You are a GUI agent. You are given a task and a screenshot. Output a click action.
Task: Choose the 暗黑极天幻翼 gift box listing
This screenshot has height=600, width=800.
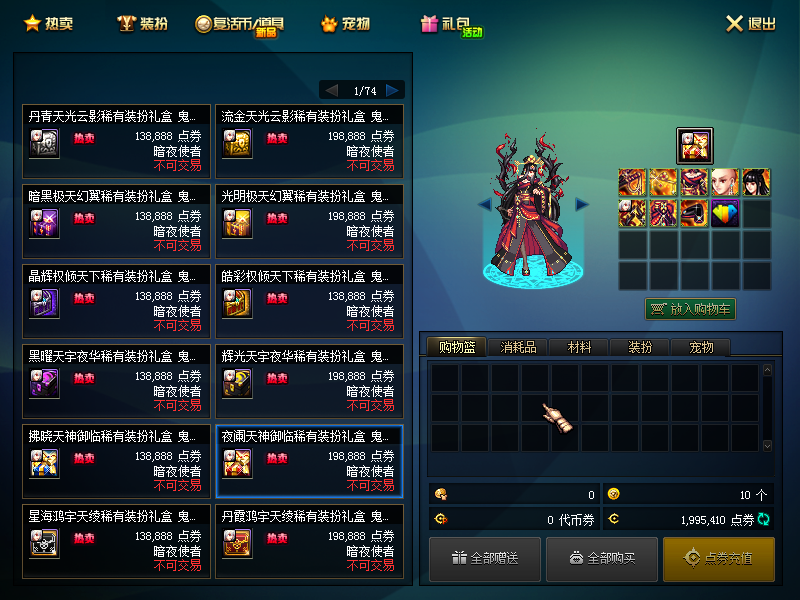coord(116,218)
